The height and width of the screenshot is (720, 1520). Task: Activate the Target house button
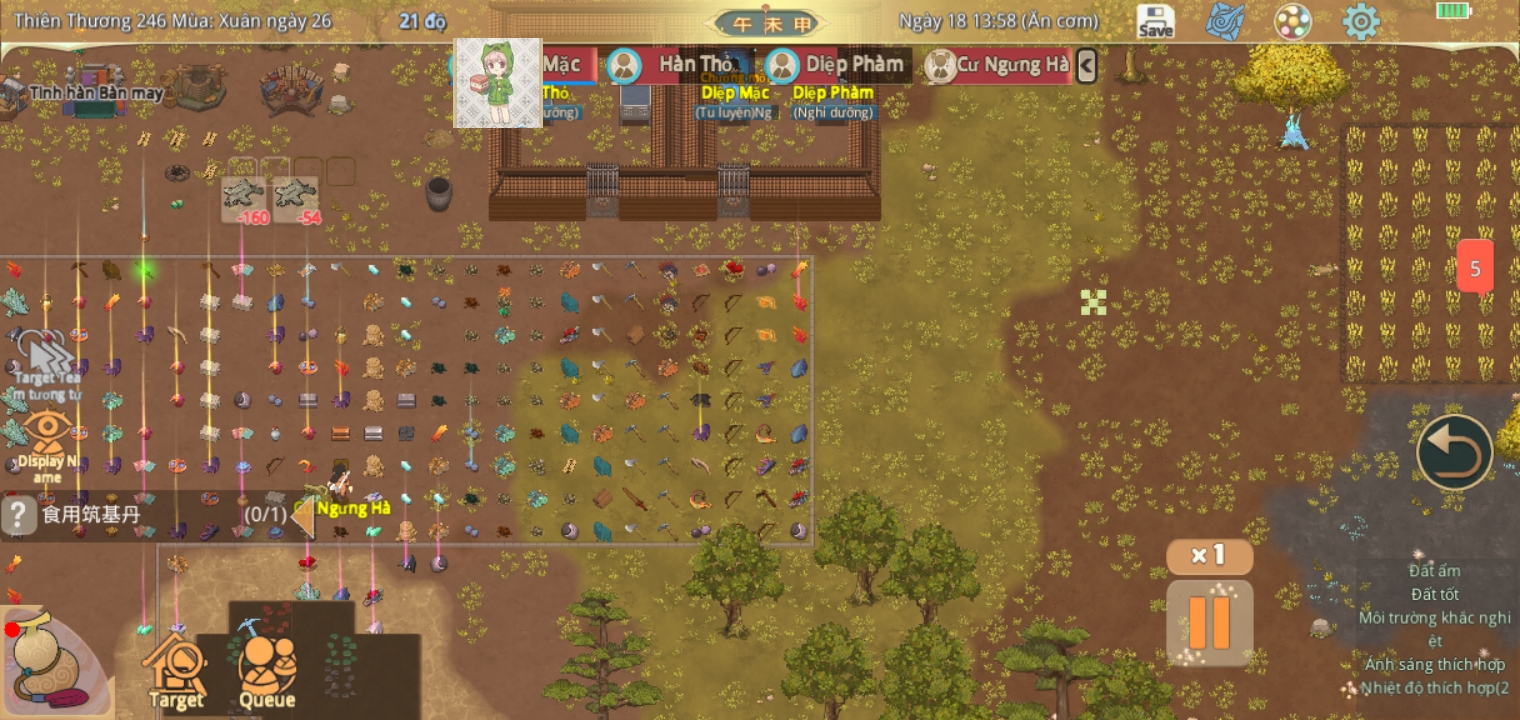(176, 668)
